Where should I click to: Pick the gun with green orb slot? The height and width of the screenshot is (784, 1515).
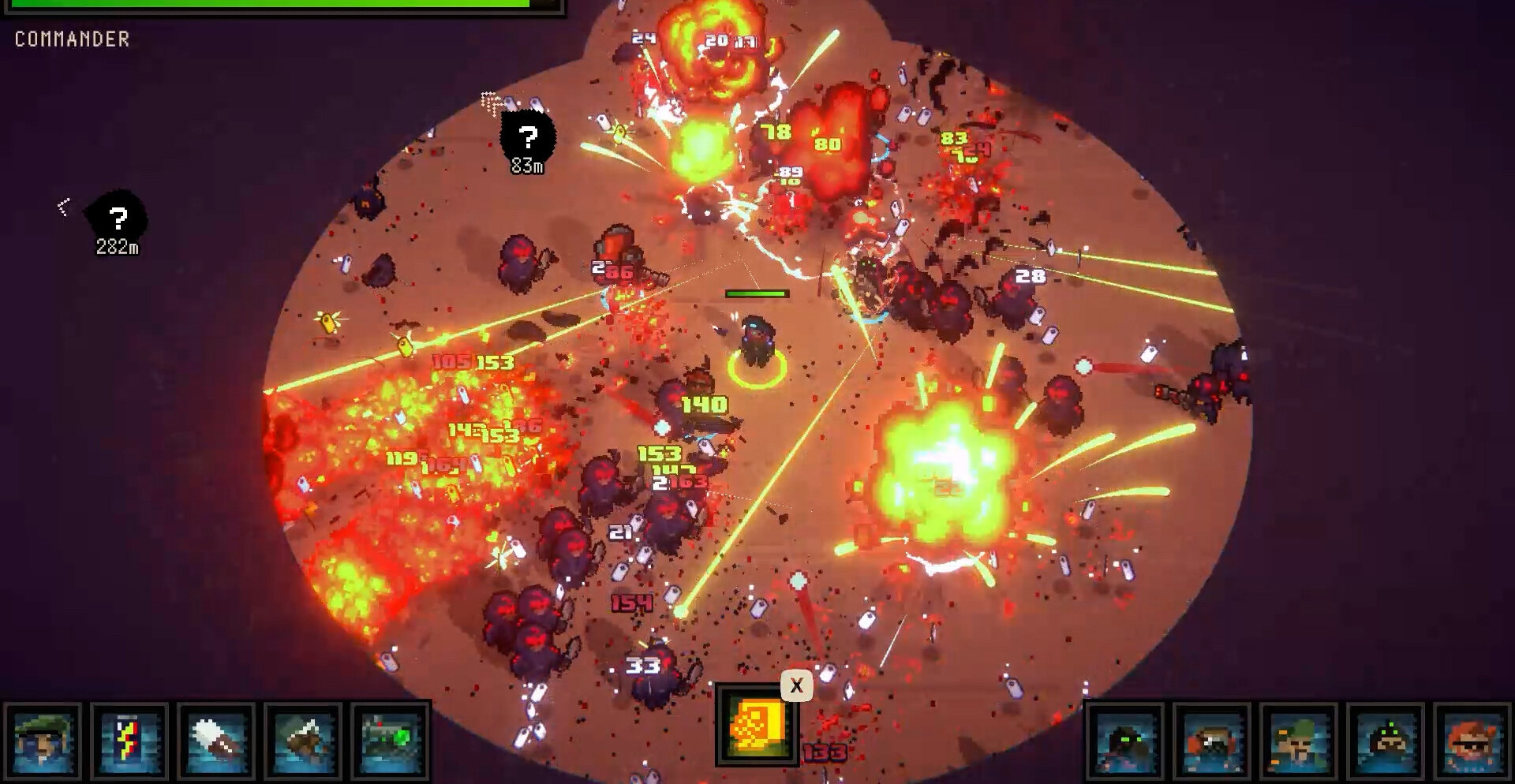coord(390,741)
